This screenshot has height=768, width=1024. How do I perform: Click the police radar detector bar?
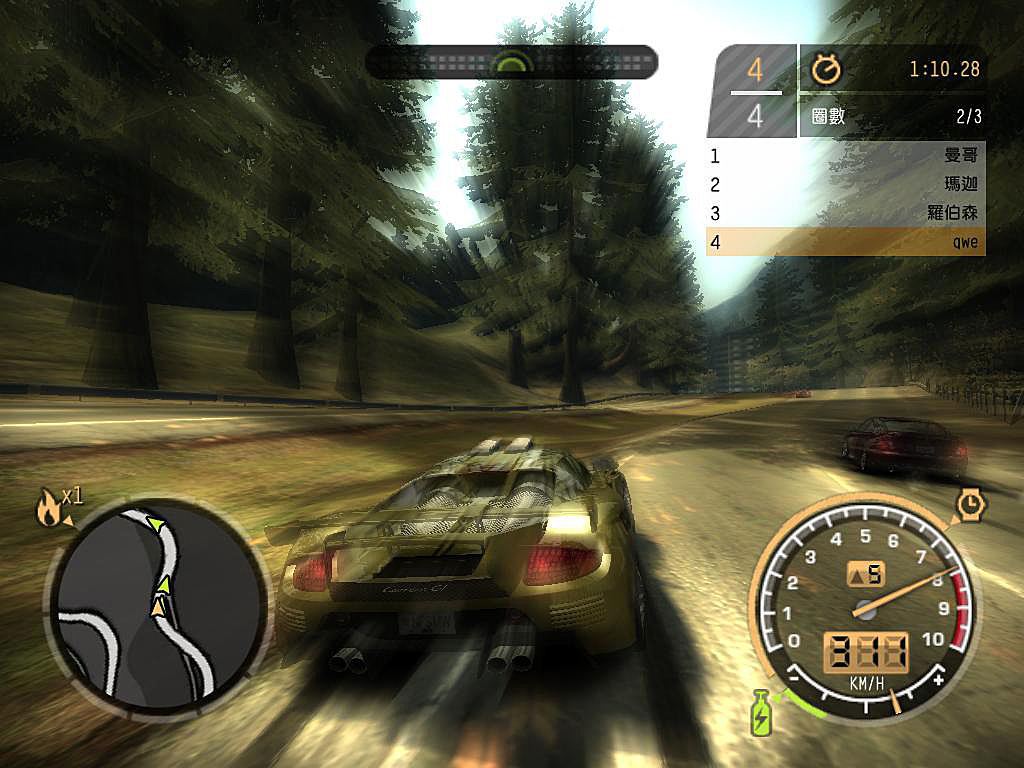[x=511, y=62]
